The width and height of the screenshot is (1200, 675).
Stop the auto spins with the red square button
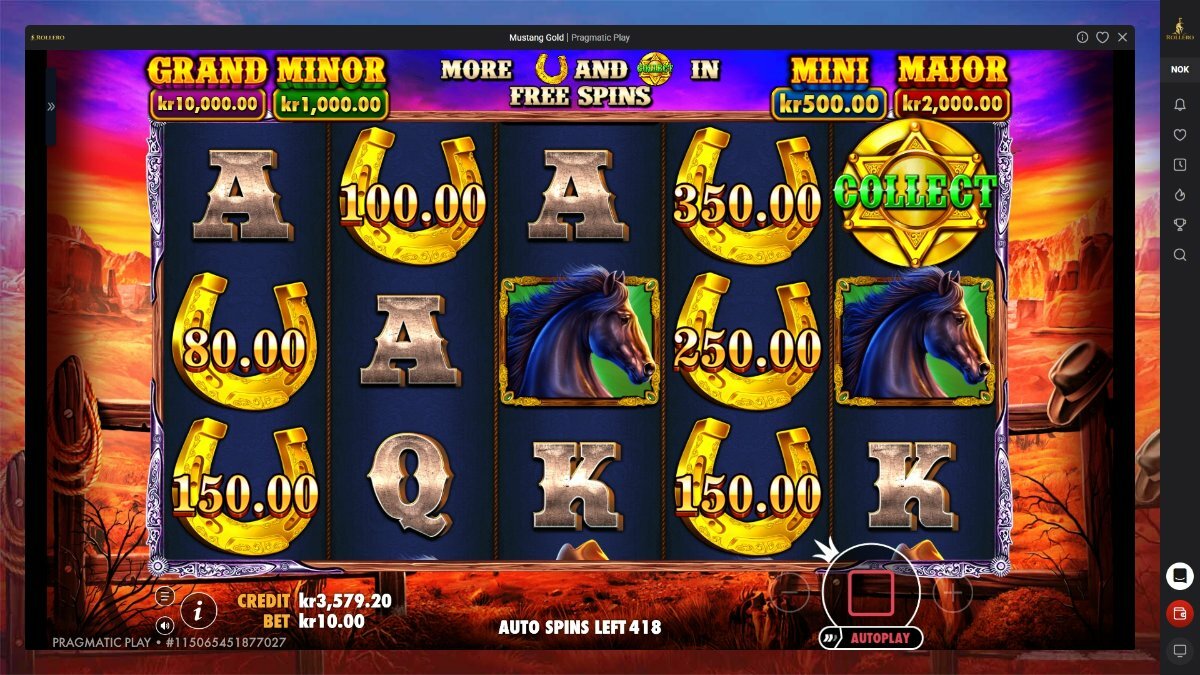pyautogui.click(x=870, y=593)
